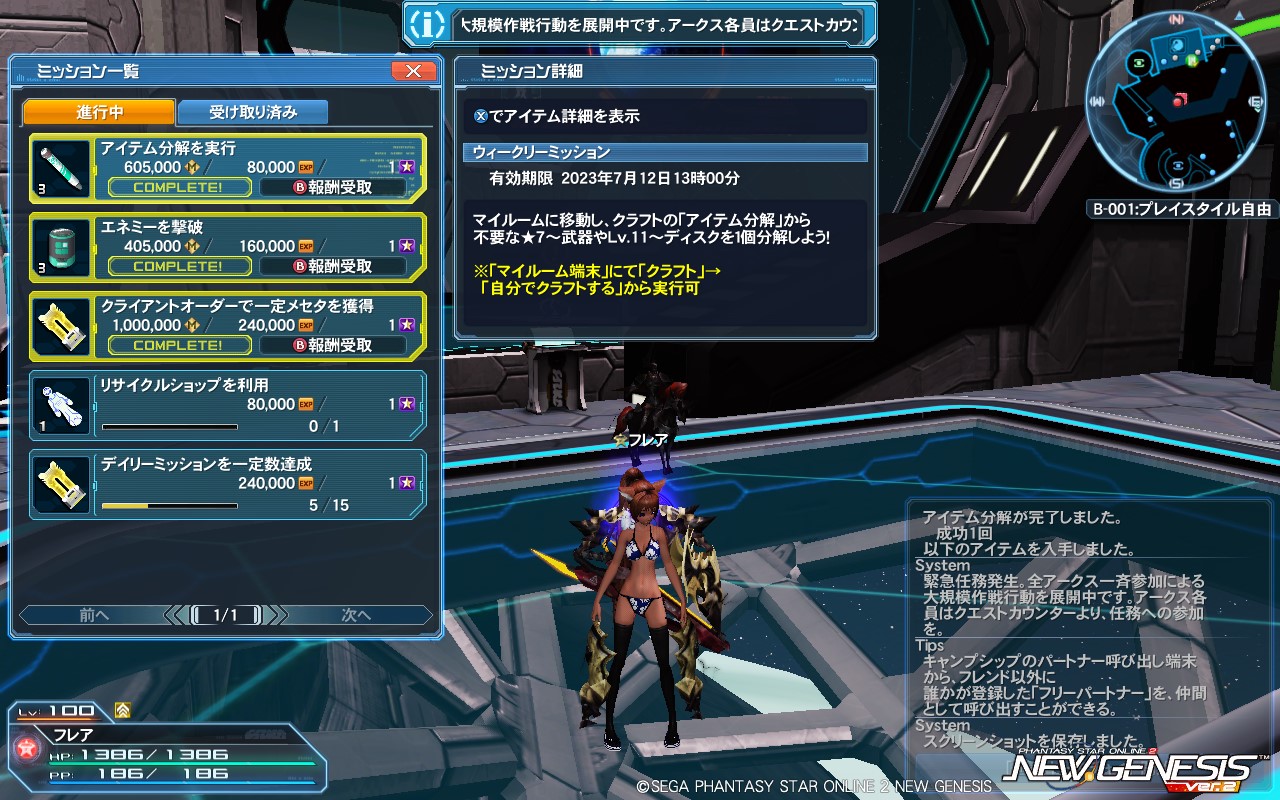Click the info icon on the announcement banner
1280x800 pixels.
point(430,23)
